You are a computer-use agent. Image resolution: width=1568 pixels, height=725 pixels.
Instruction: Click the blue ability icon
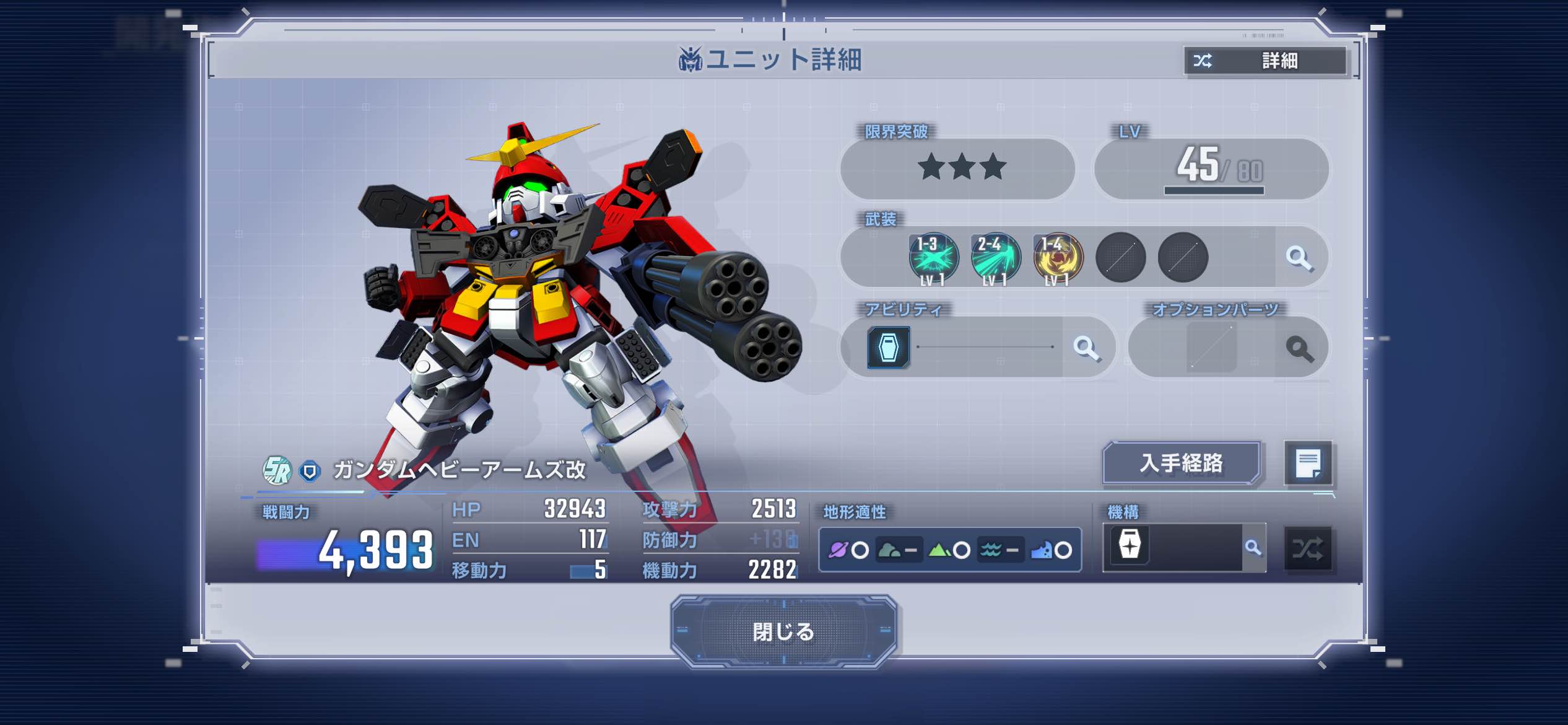889,348
